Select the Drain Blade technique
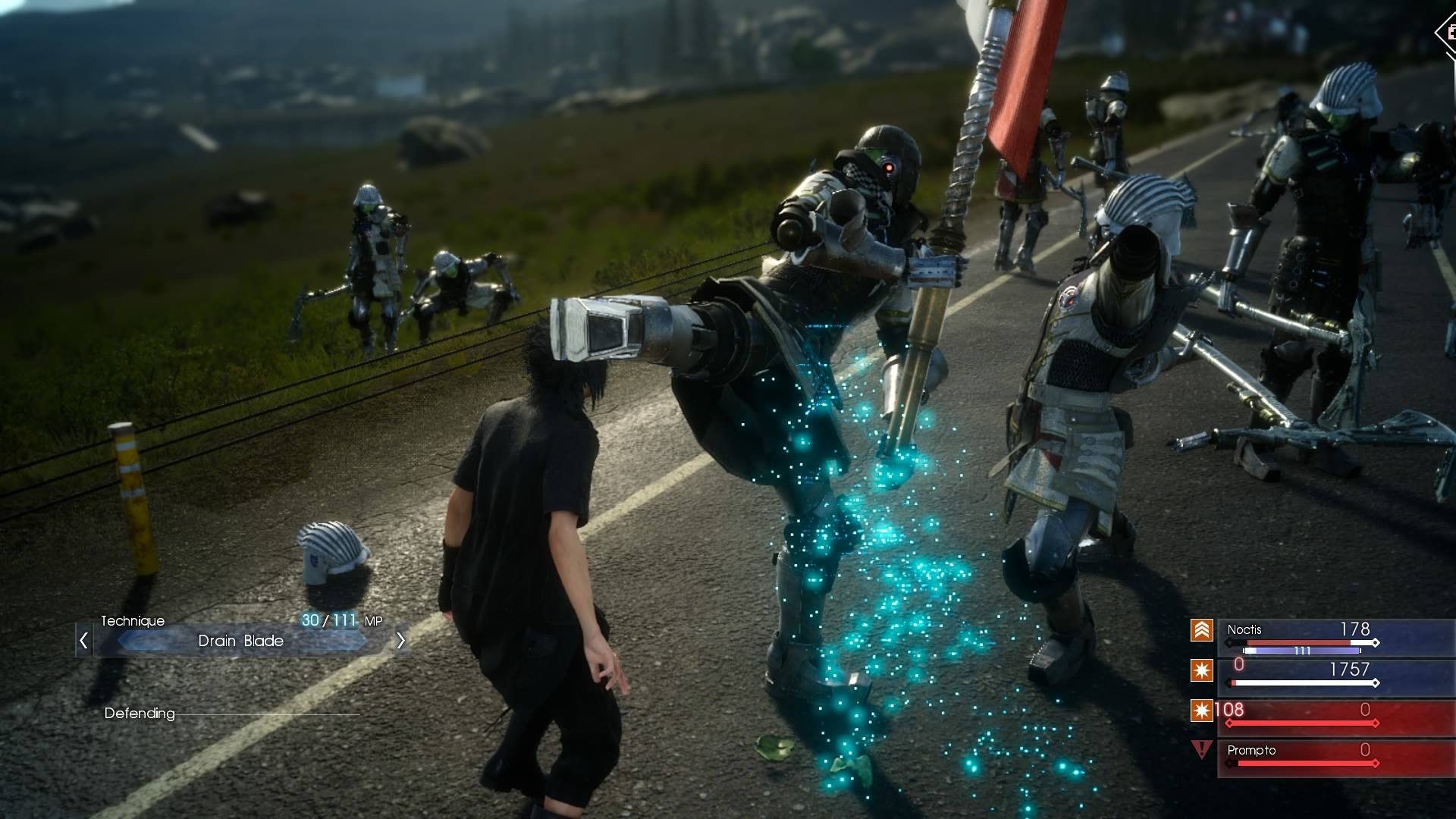The height and width of the screenshot is (819, 1456). (x=241, y=641)
